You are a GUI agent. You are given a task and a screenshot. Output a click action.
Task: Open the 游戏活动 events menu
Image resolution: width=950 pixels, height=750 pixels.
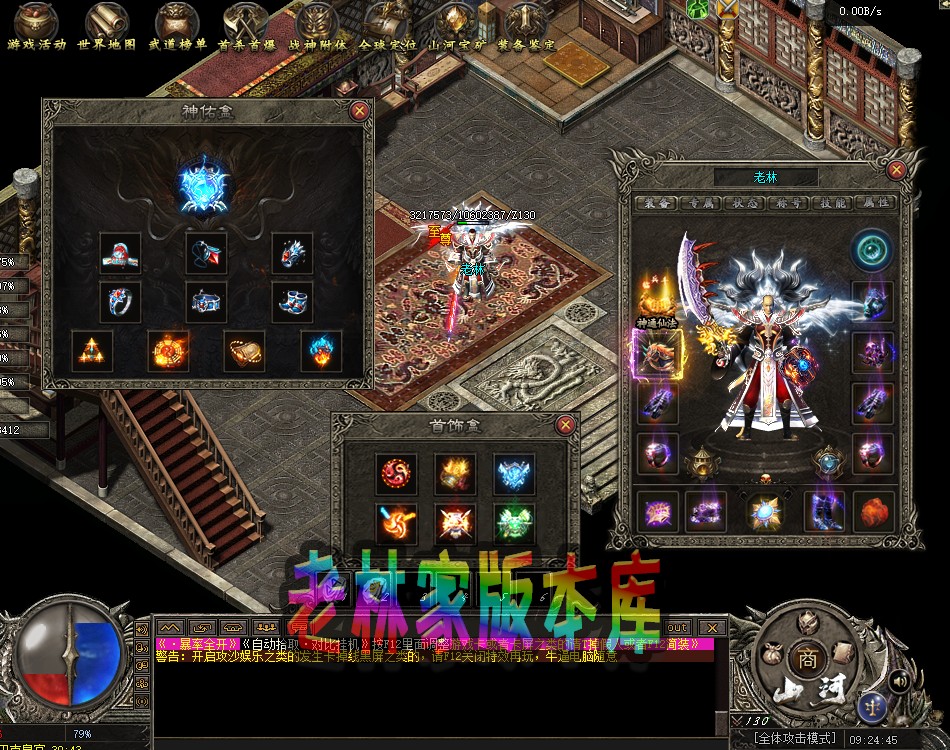(37, 24)
